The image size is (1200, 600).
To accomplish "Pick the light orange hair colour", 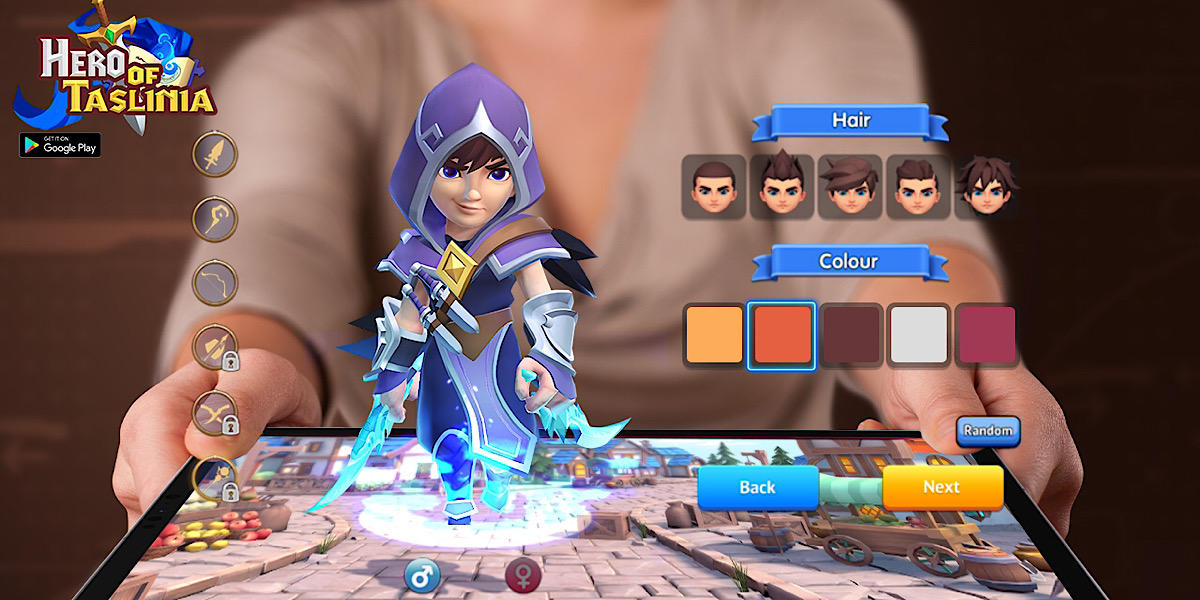I will pos(714,334).
